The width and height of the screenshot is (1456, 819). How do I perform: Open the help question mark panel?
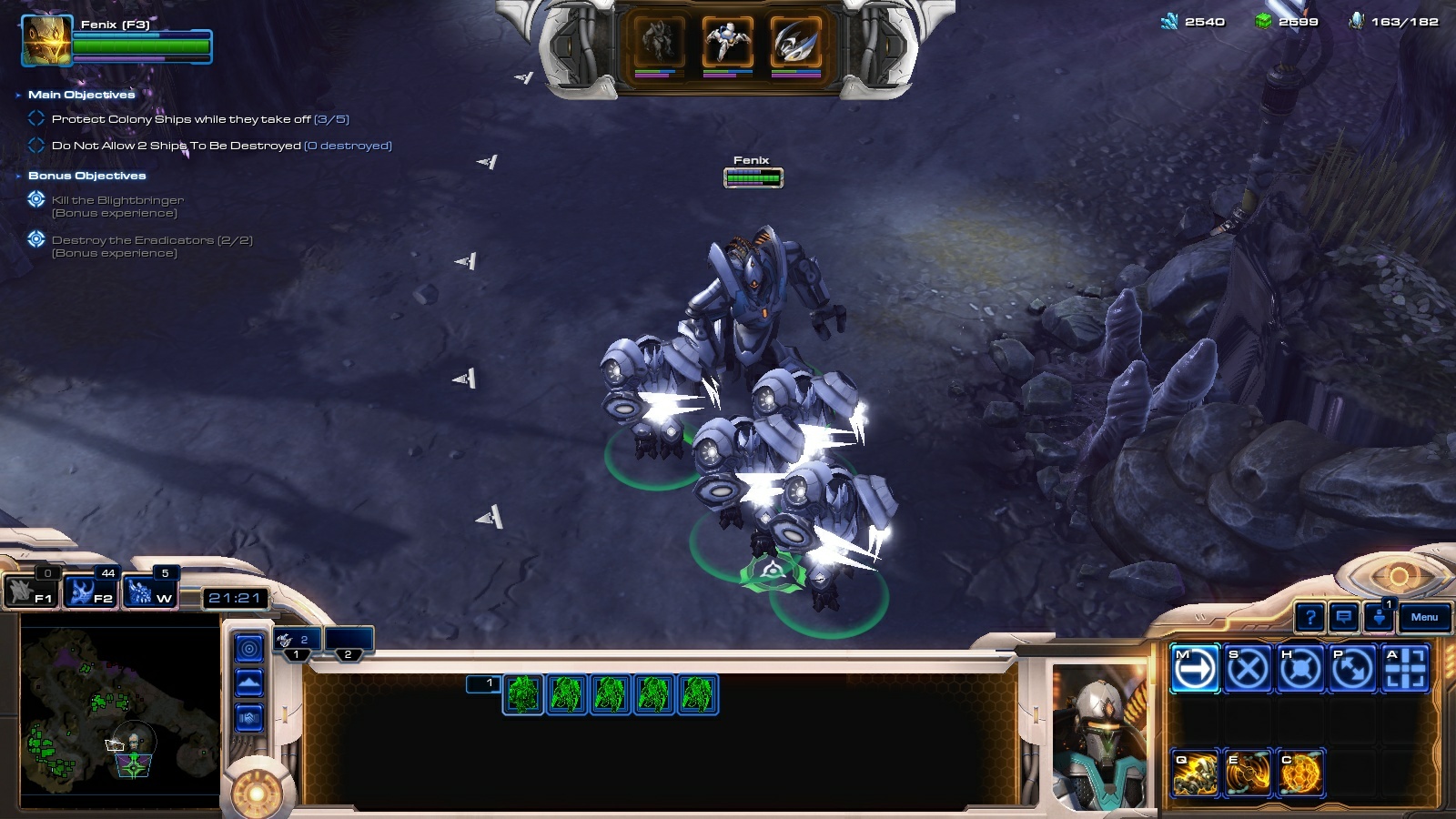1309,618
